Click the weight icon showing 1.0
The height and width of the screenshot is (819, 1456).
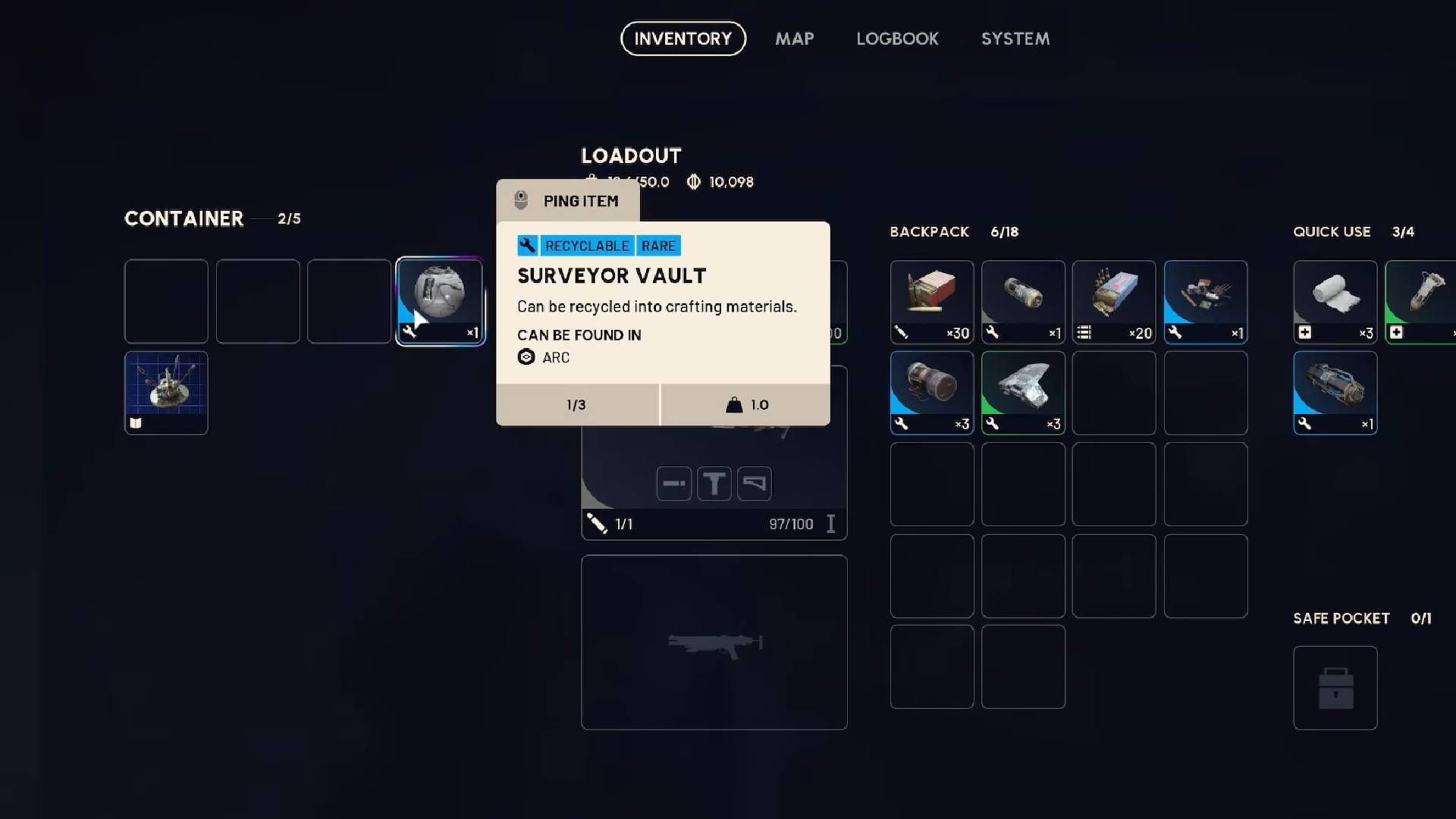click(733, 404)
